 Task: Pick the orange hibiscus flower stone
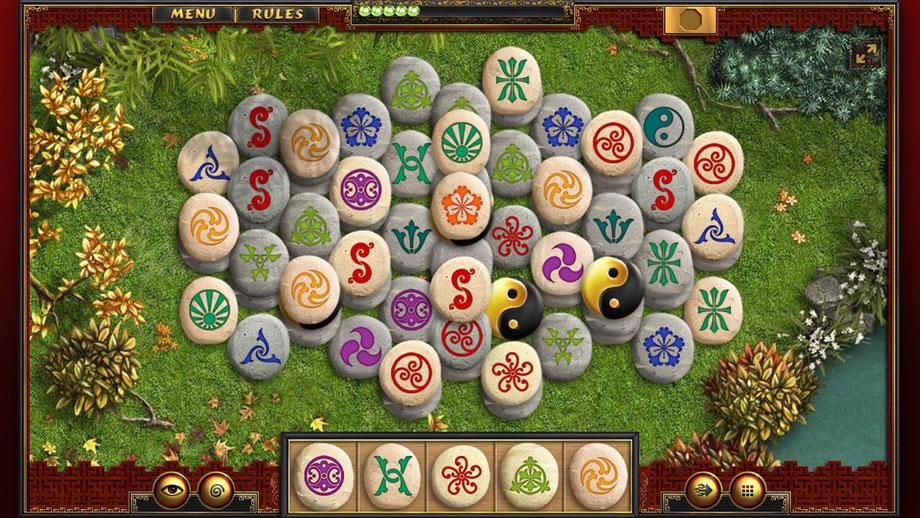point(460,204)
